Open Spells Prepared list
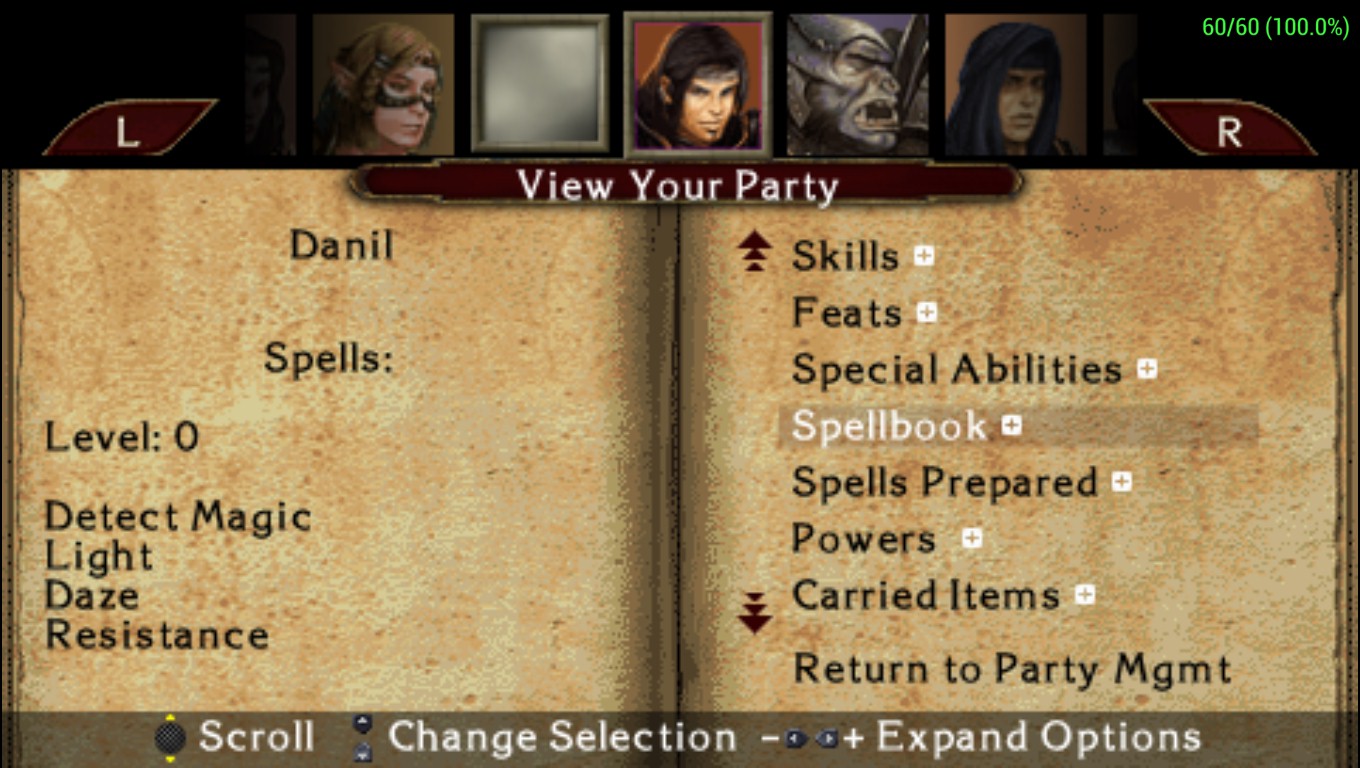1360x768 pixels. (x=944, y=484)
